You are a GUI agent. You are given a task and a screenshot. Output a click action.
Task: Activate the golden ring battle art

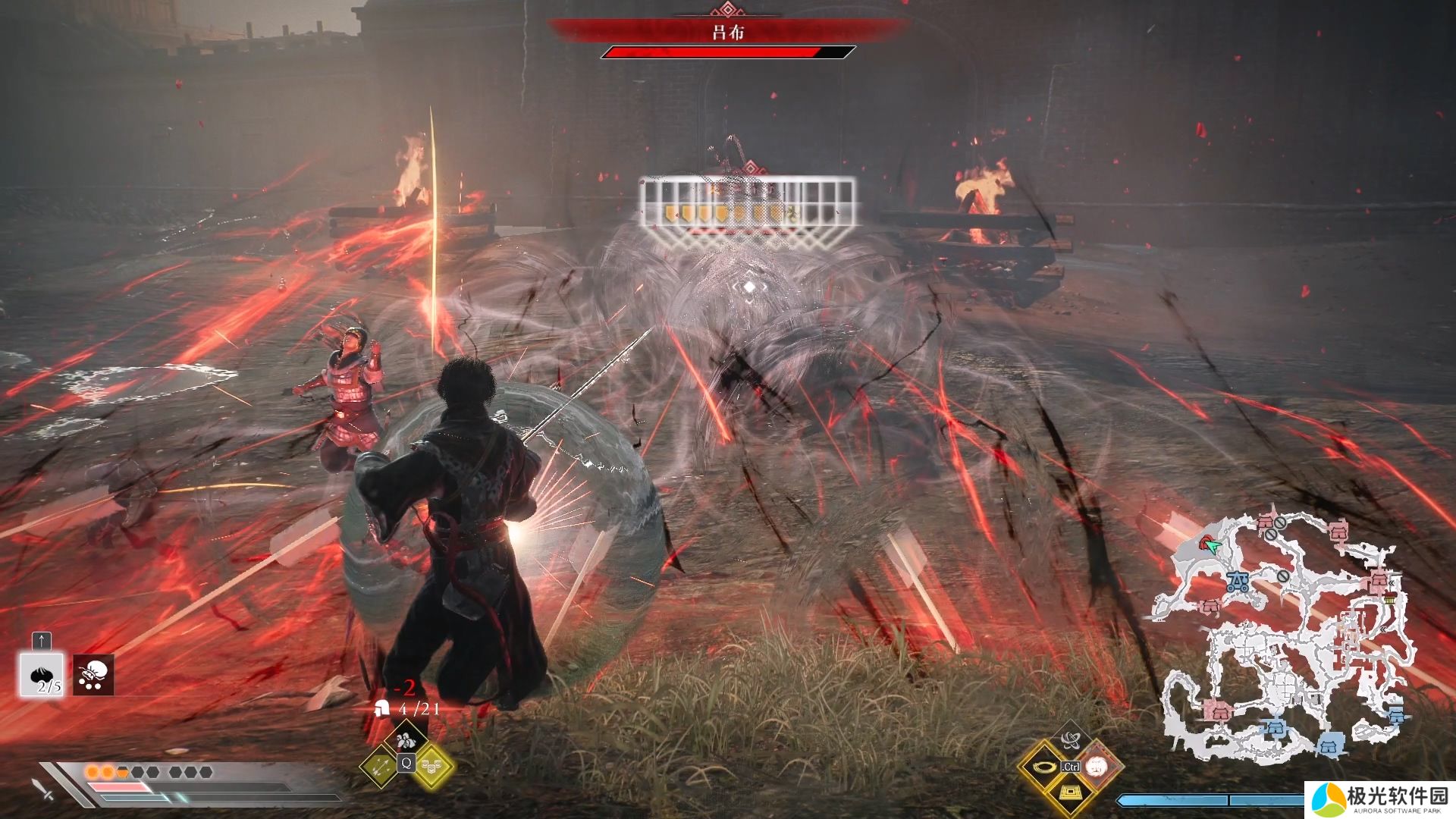[1044, 767]
